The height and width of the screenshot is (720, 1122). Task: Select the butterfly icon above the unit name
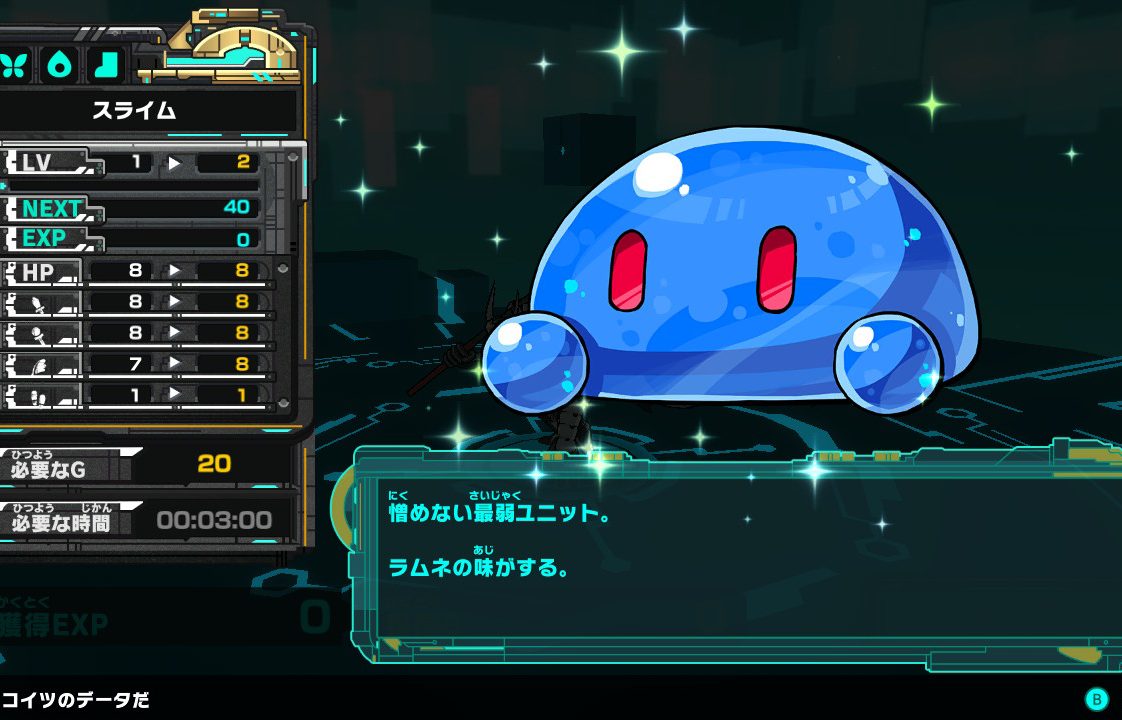(16, 65)
